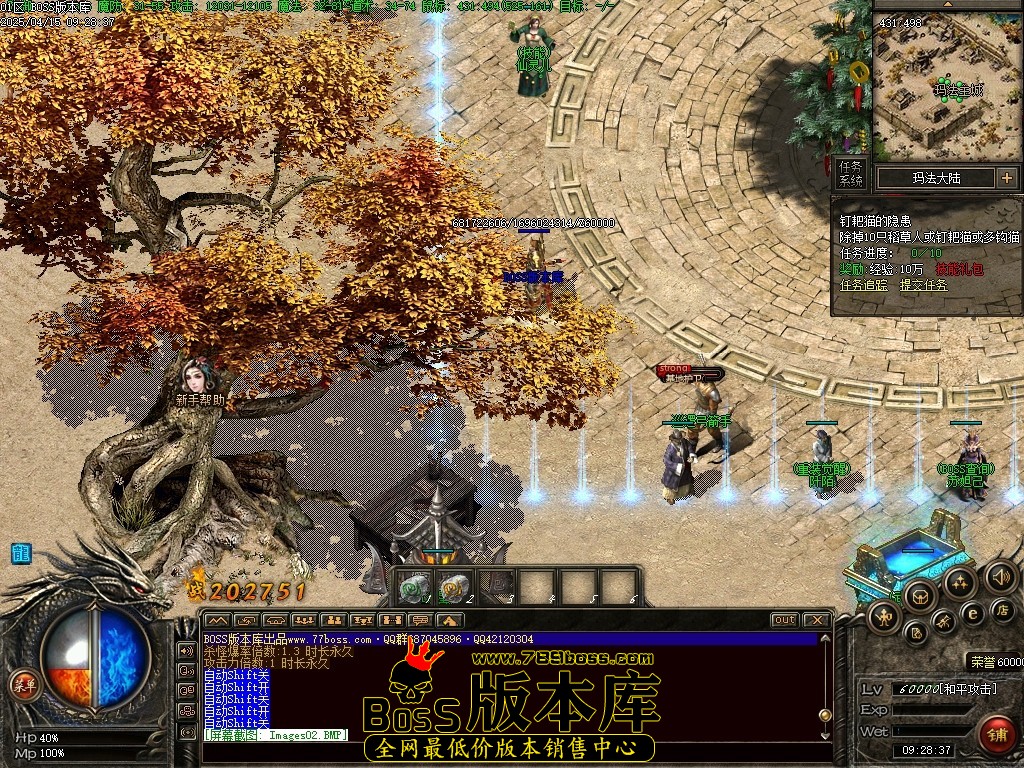Screen dimensions: 1024x768
Task: Open the 任务系统 quest system button
Action: coord(850,174)
